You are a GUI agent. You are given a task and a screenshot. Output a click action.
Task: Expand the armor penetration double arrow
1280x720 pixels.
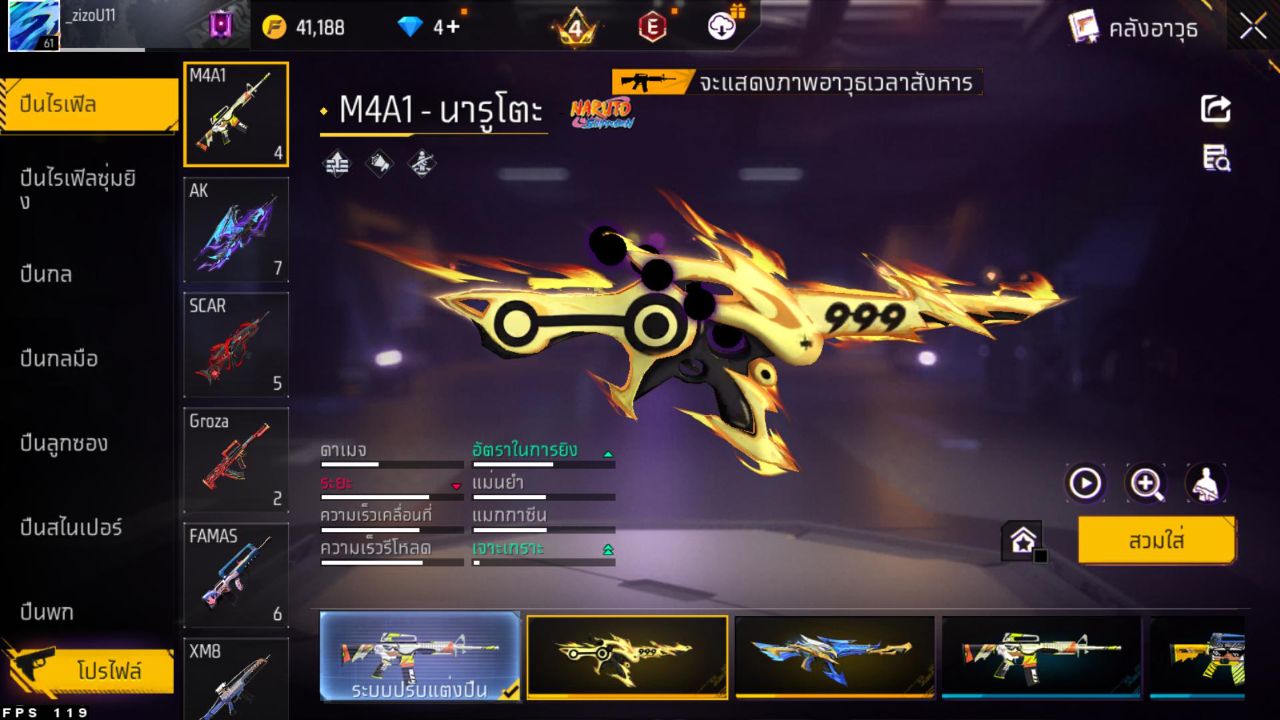pyautogui.click(x=607, y=547)
